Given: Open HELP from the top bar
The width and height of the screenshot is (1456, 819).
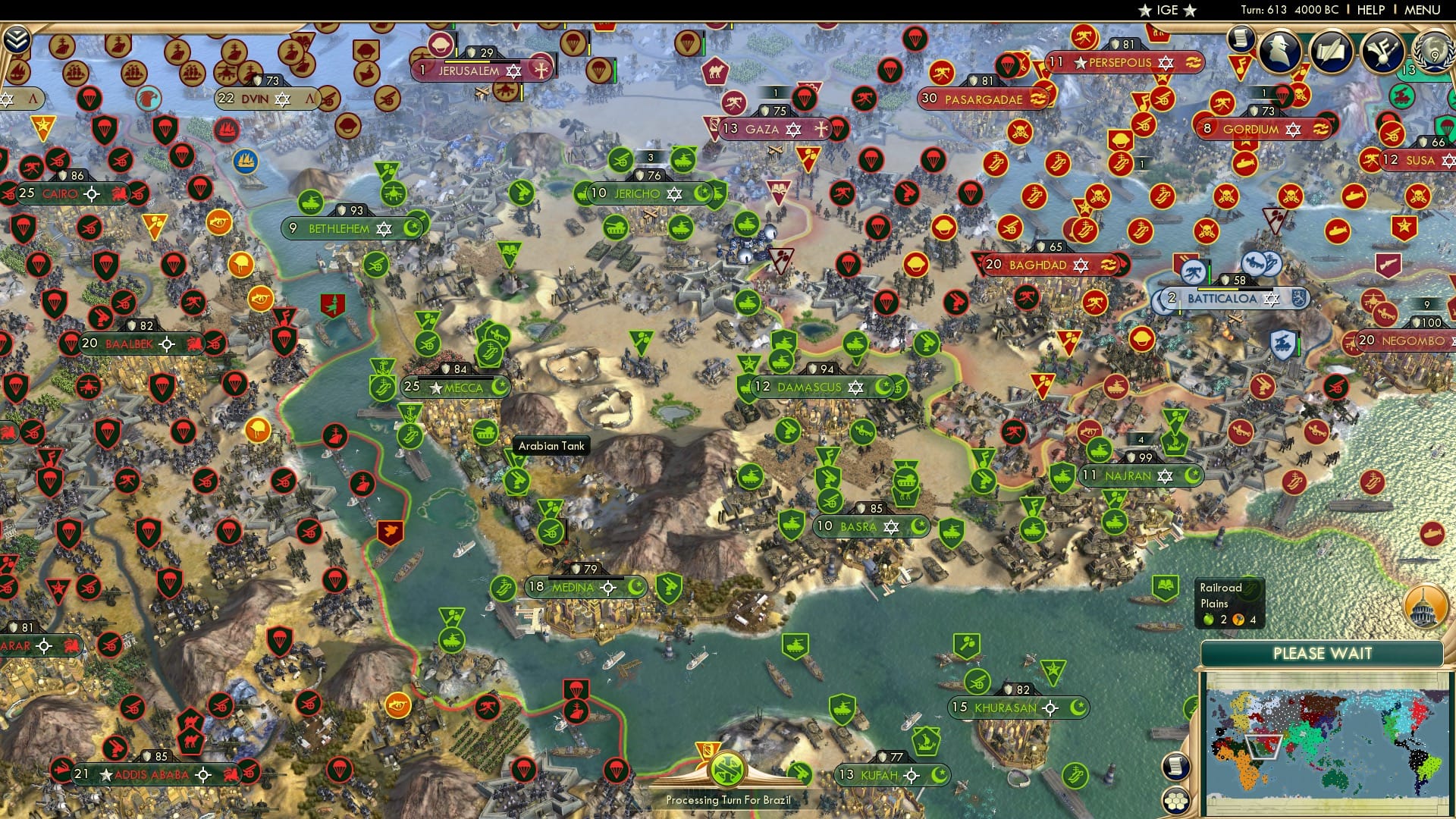Looking at the screenshot, I should click(1371, 11).
